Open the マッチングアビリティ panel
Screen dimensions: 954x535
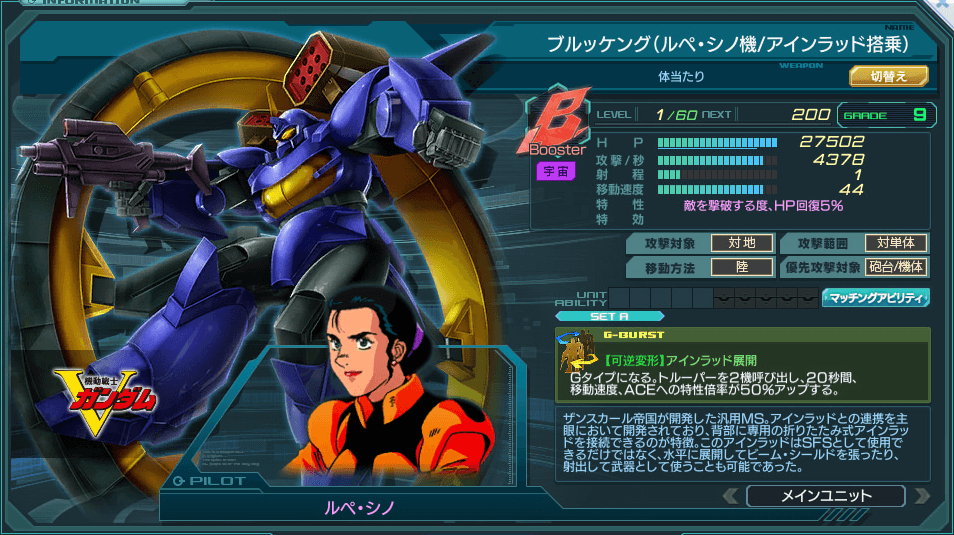point(876,298)
